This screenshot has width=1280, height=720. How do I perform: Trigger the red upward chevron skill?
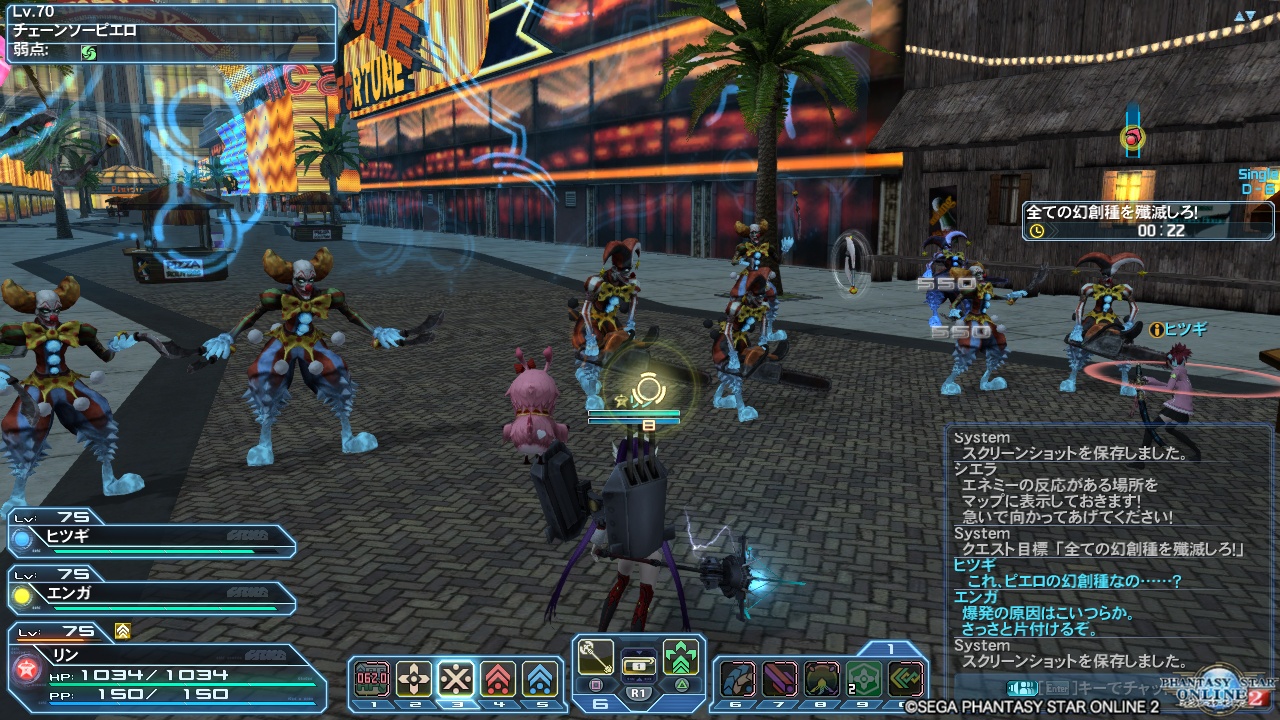(498, 679)
